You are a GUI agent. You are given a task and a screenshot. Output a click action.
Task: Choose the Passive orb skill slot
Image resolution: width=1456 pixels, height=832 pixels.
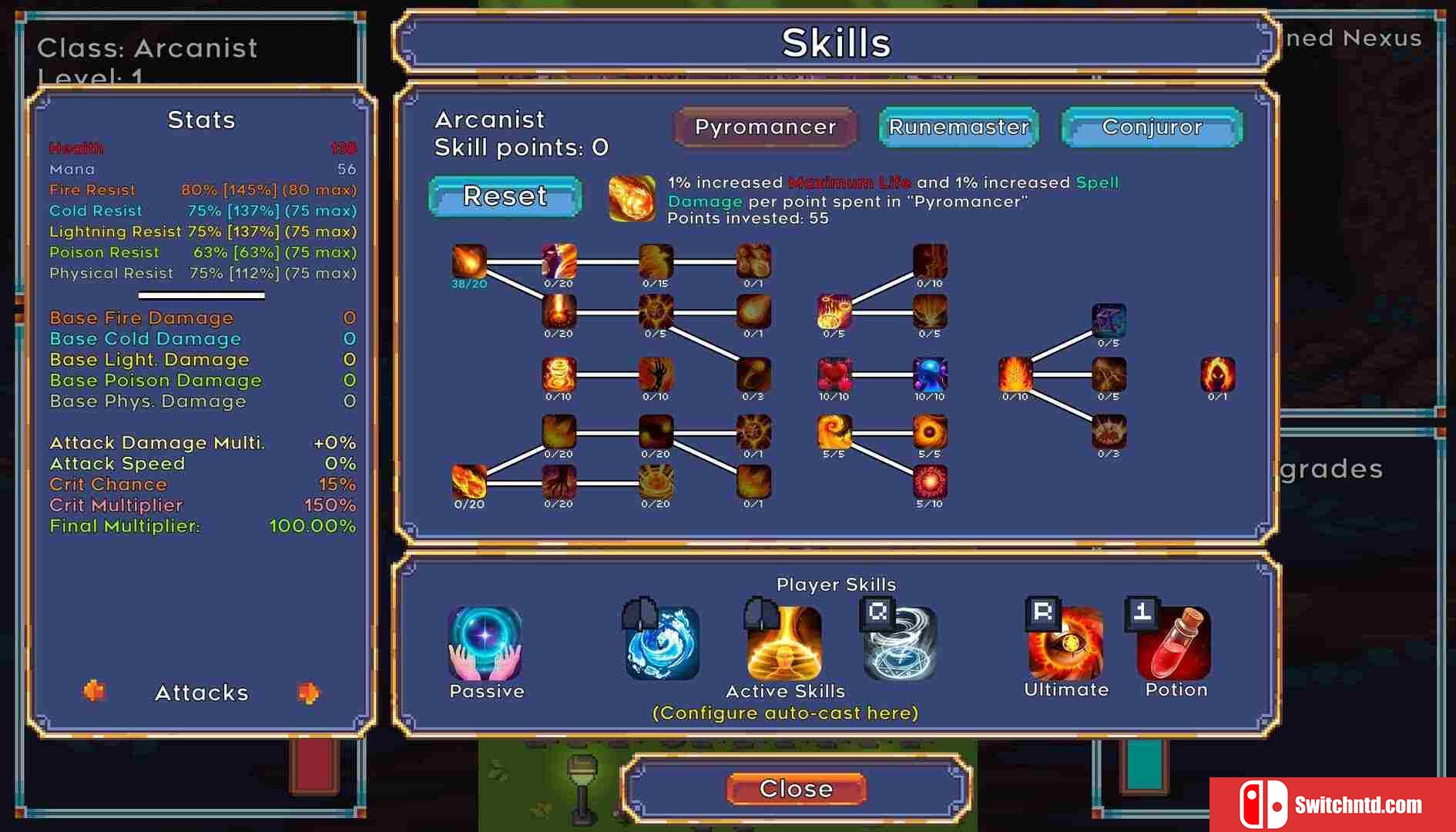[x=485, y=643]
